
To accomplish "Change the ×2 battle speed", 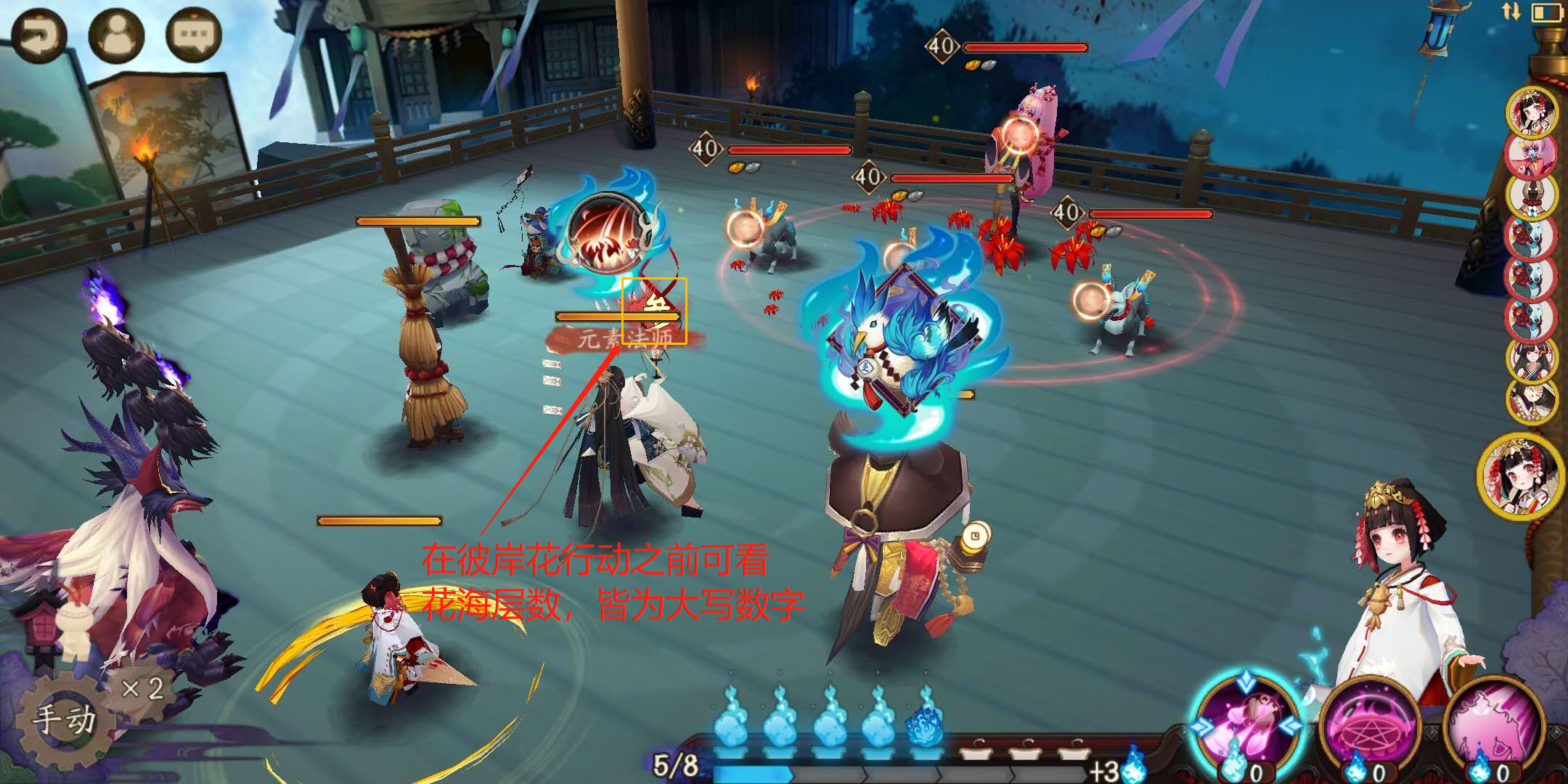I will point(142,688).
